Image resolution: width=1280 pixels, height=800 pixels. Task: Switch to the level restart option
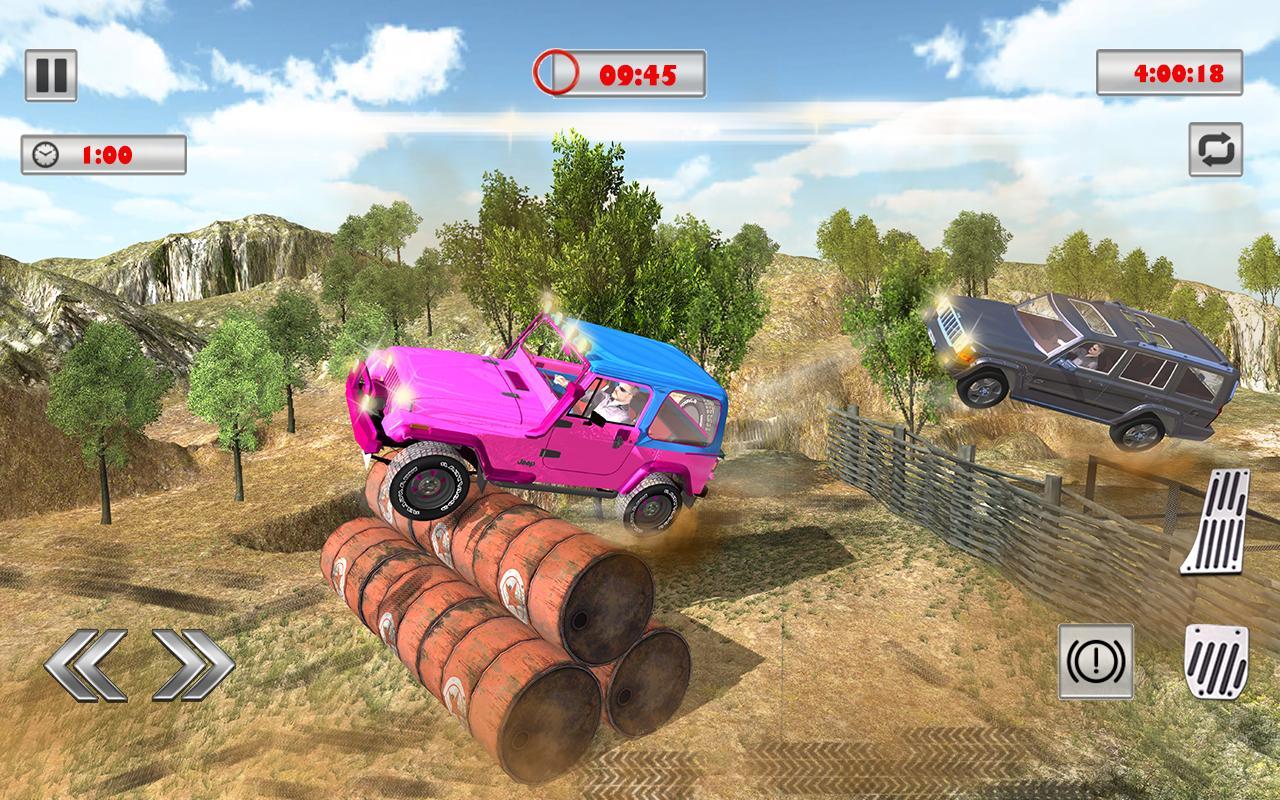click(1218, 150)
